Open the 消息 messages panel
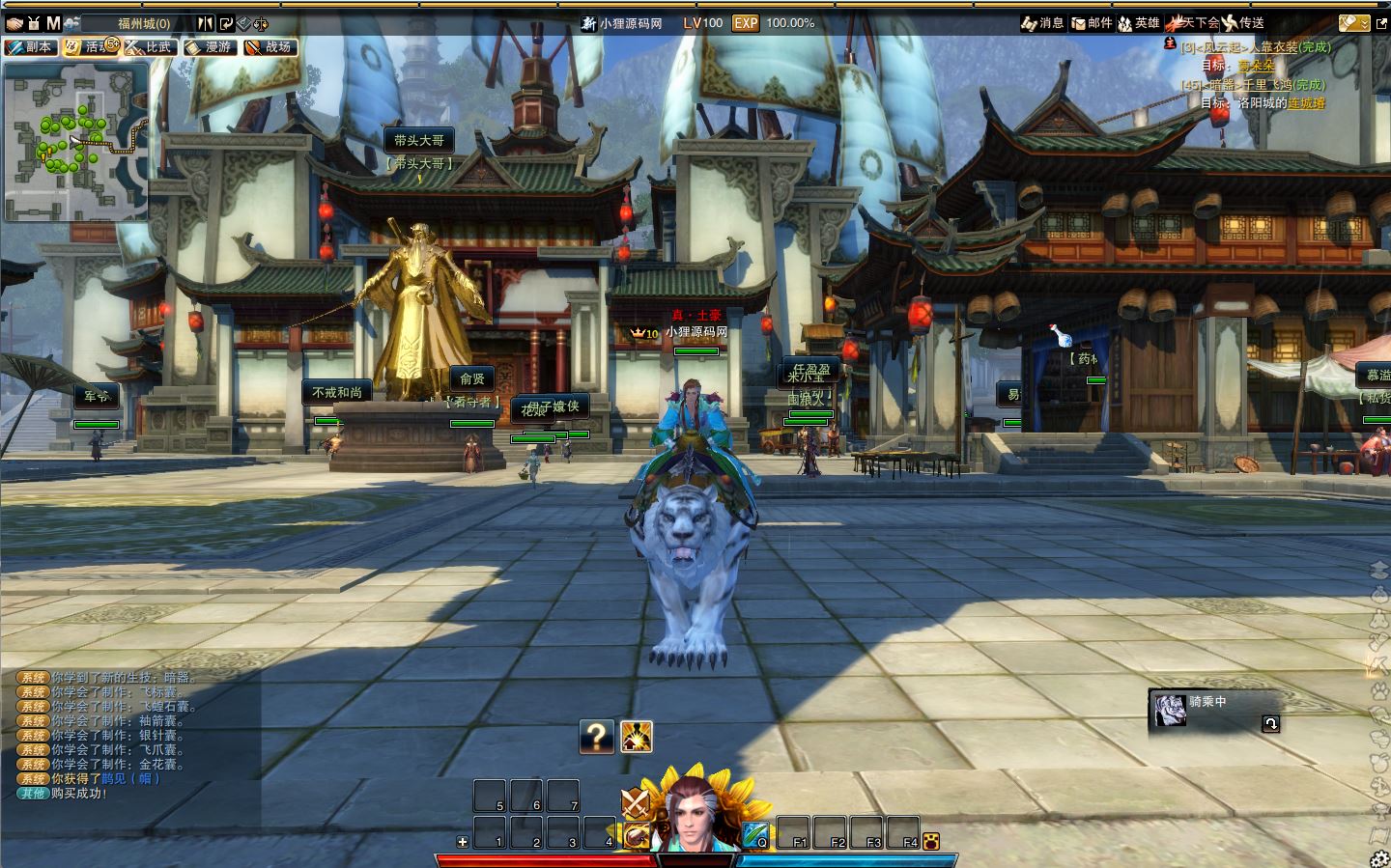This screenshot has width=1391, height=868. (1043, 23)
